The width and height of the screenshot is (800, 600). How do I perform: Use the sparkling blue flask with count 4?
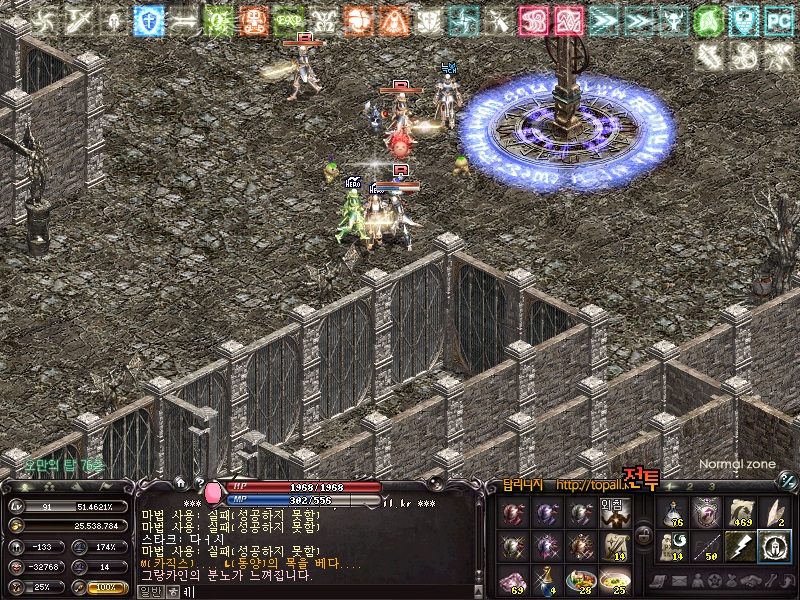(547, 580)
